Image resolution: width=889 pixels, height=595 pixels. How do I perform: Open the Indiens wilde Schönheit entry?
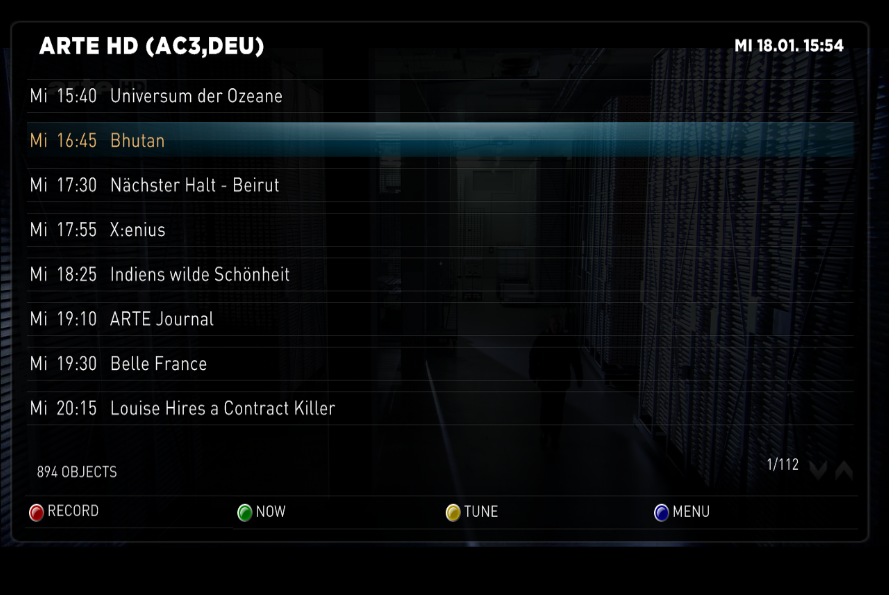pos(199,274)
